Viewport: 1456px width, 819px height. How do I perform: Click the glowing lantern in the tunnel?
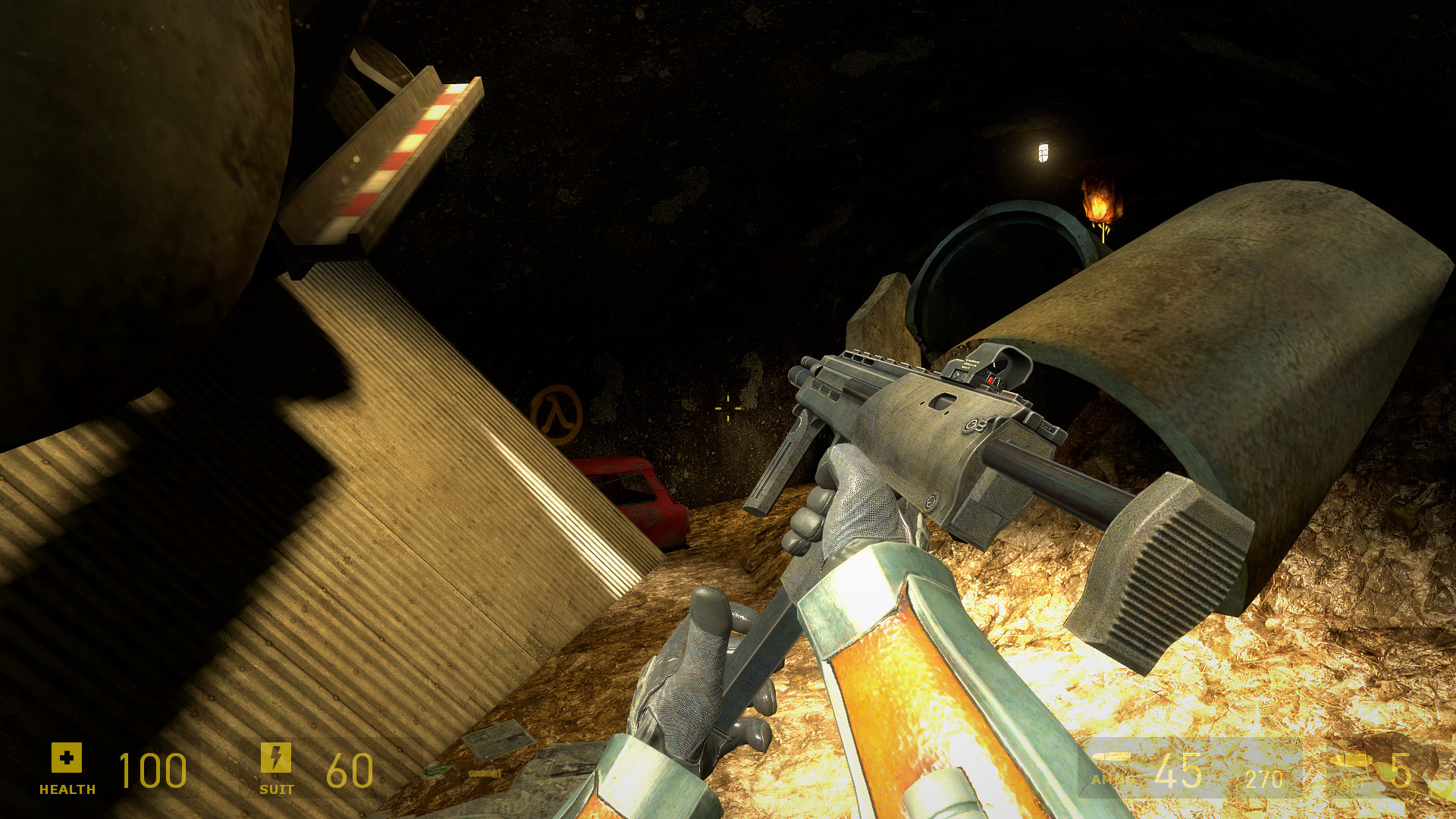1042,152
